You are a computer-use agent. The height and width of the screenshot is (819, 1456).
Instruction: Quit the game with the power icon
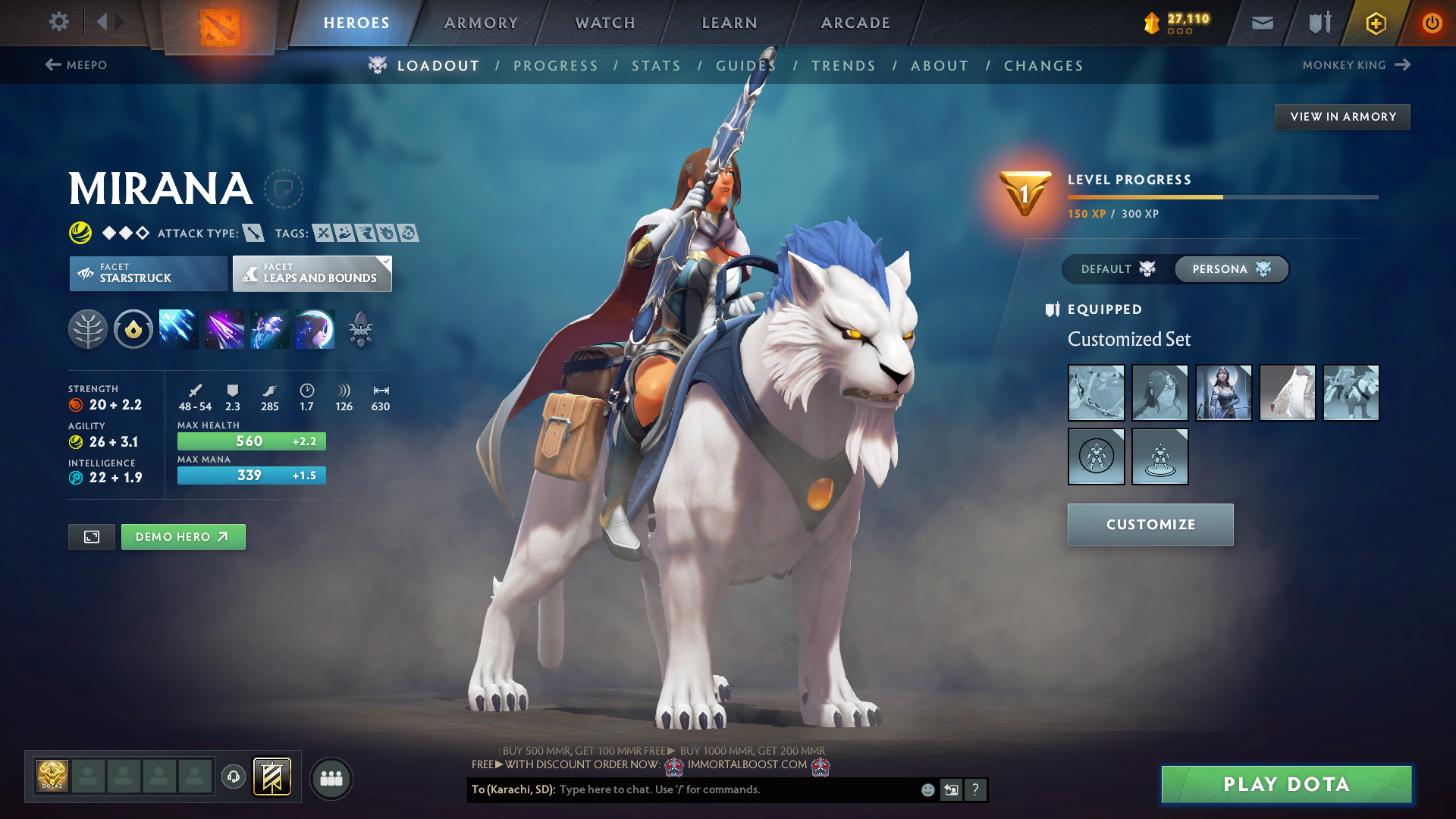(x=1432, y=23)
